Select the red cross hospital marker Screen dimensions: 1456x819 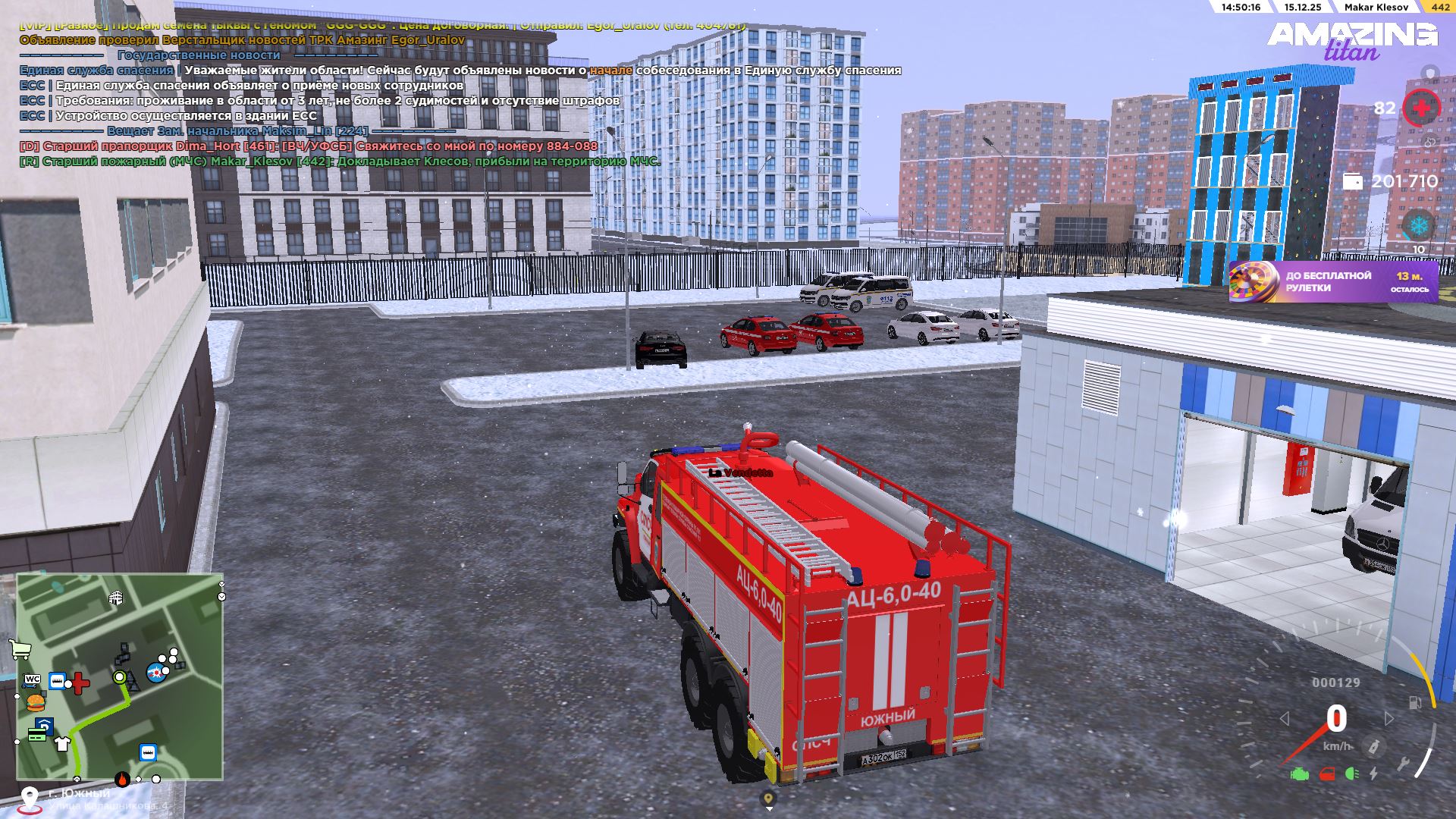[x=80, y=683]
